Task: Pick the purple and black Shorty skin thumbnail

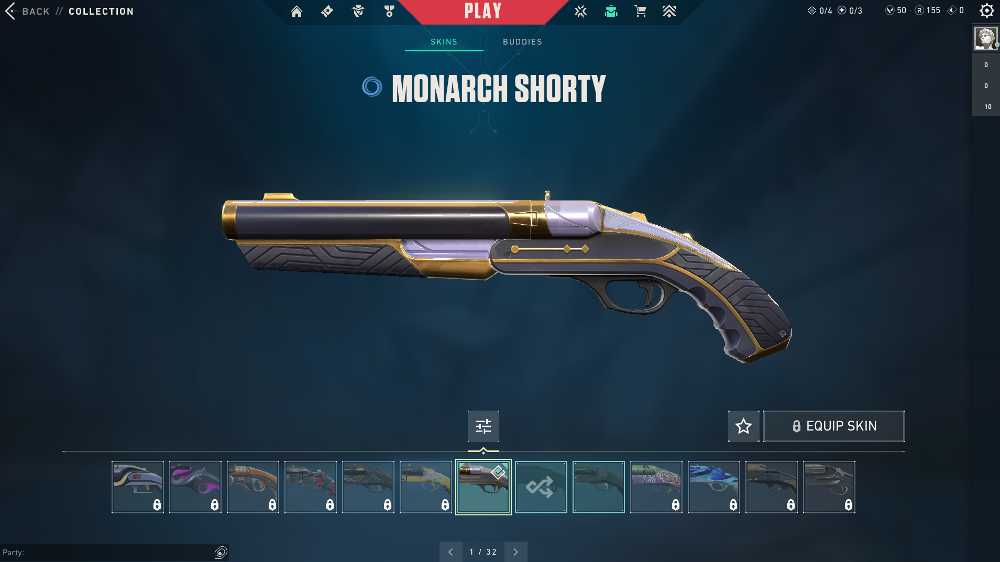Action: [x=195, y=487]
